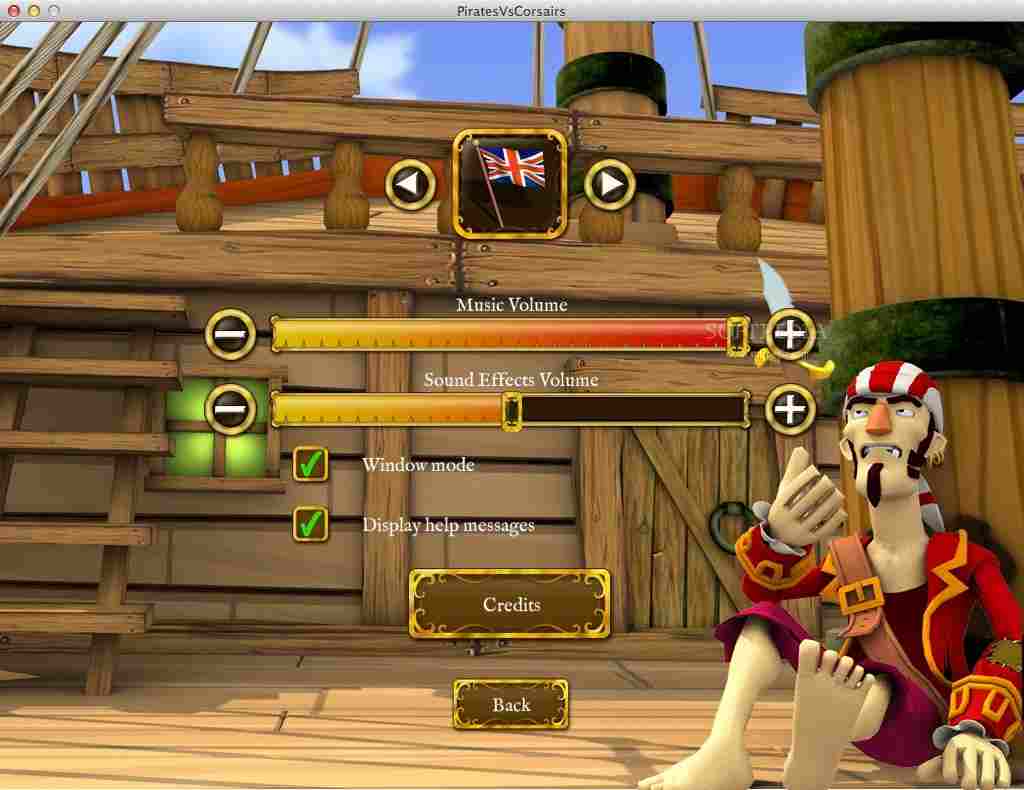This screenshot has height=790, width=1024.
Task: Increase the Music Volume with plus
Action: [790, 333]
